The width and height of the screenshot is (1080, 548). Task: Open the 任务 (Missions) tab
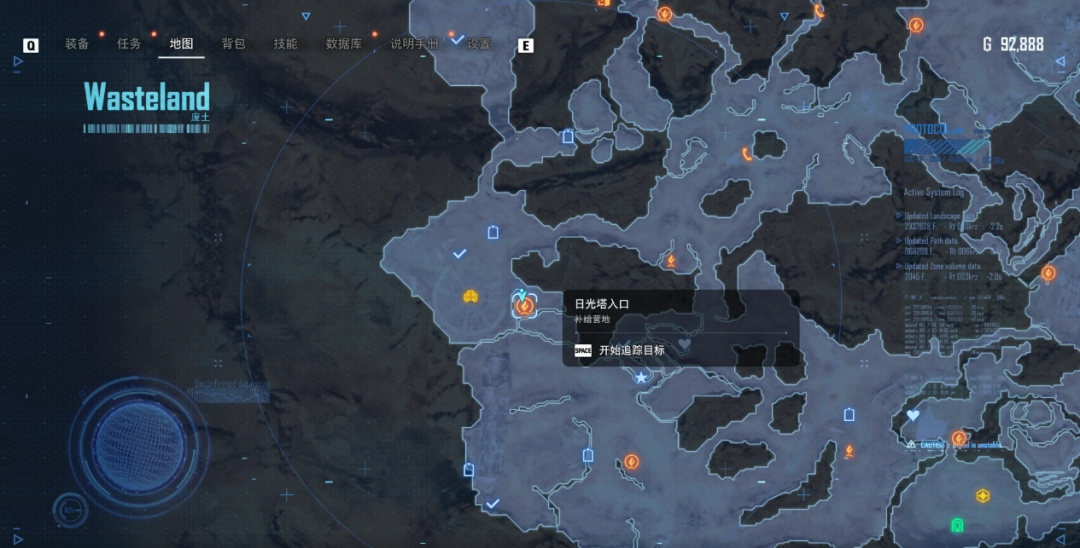click(129, 44)
